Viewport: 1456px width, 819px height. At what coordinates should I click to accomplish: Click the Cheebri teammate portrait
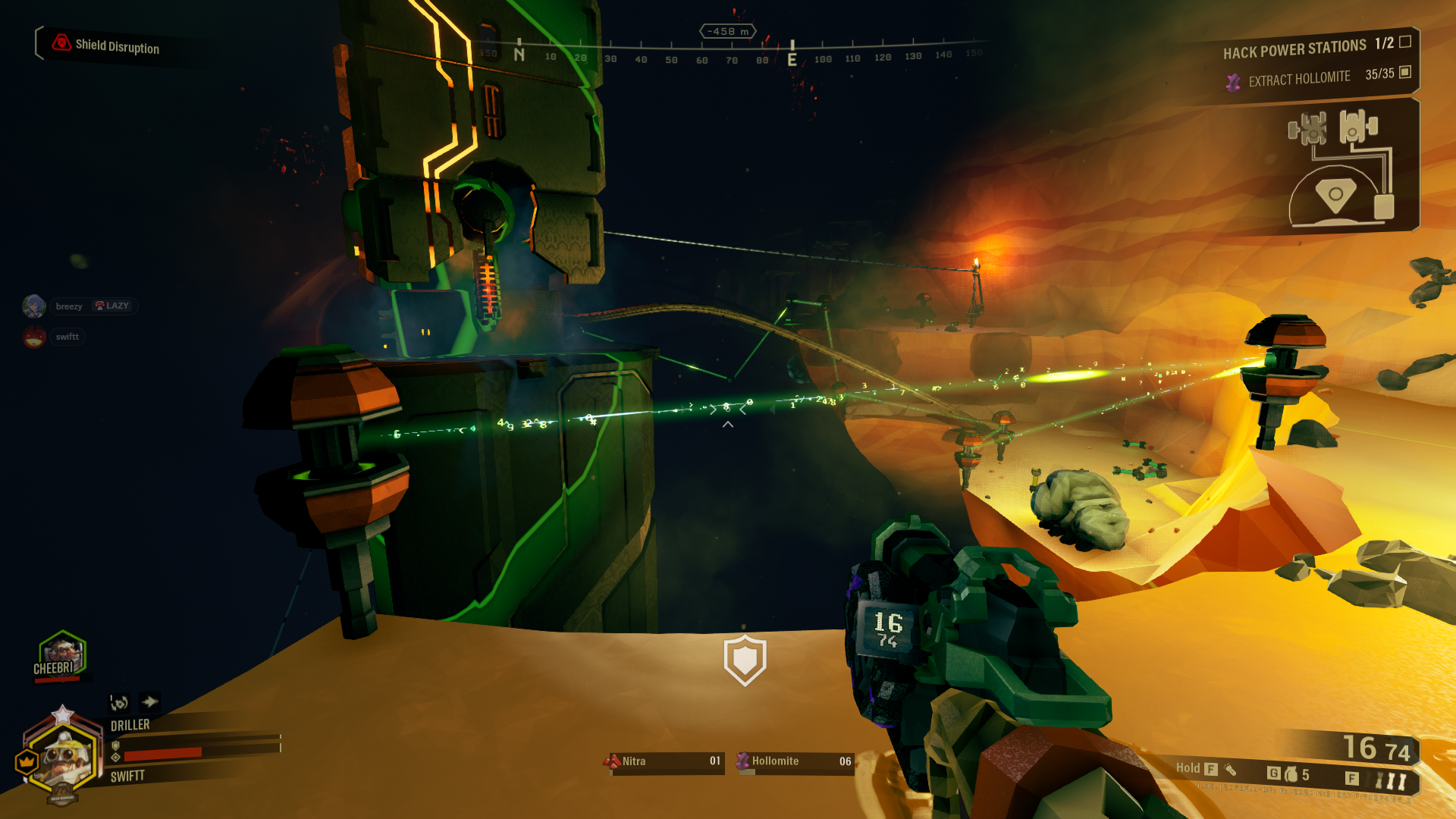click(x=62, y=653)
